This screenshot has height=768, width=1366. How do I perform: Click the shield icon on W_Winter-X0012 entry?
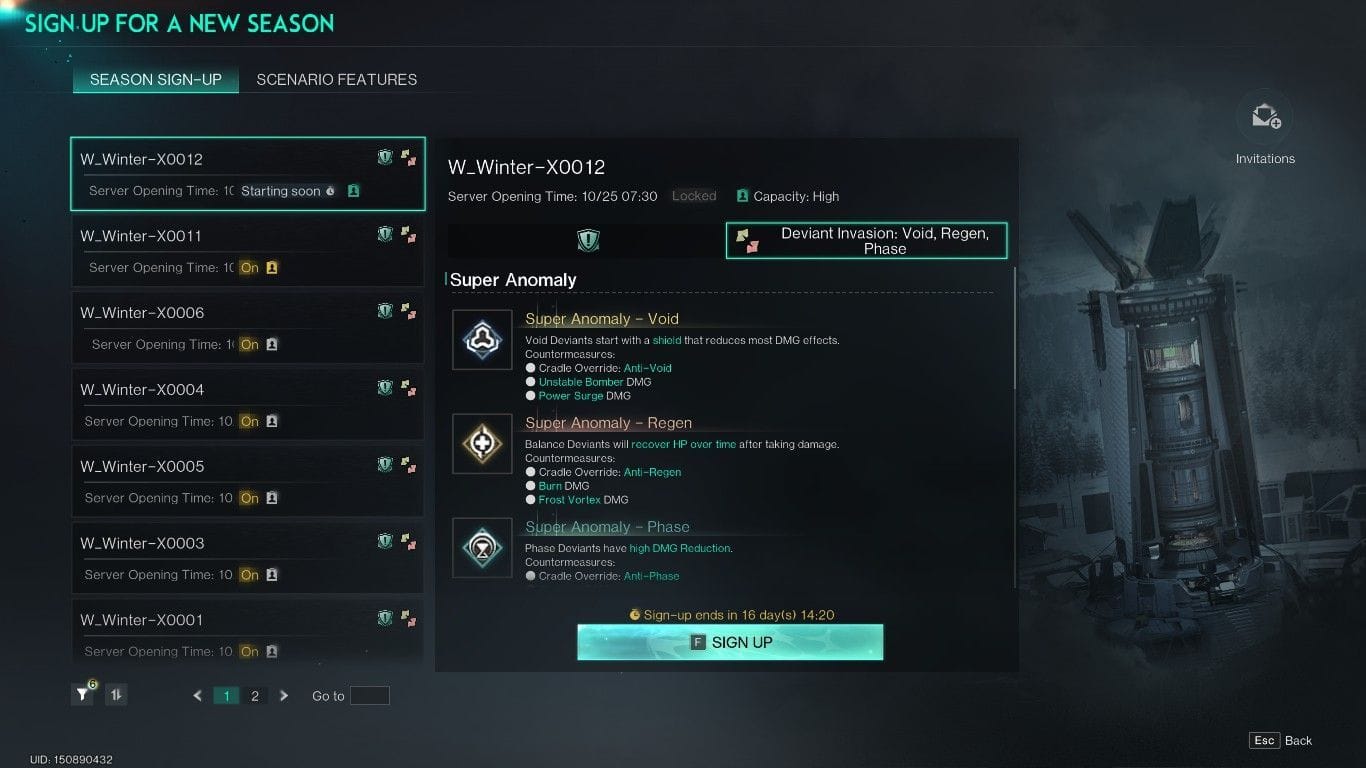coord(384,157)
